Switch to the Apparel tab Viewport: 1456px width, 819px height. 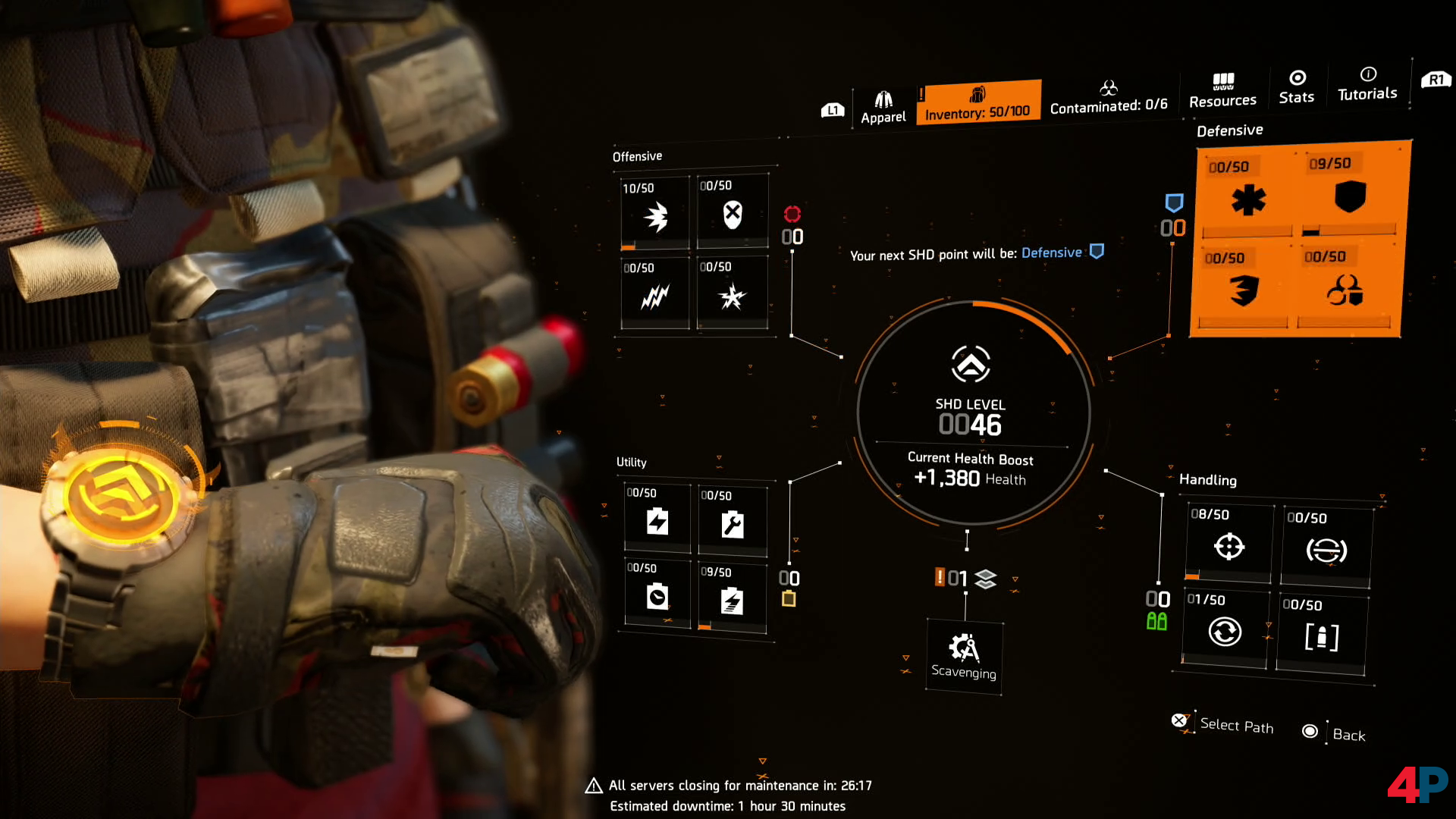click(x=883, y=107)
